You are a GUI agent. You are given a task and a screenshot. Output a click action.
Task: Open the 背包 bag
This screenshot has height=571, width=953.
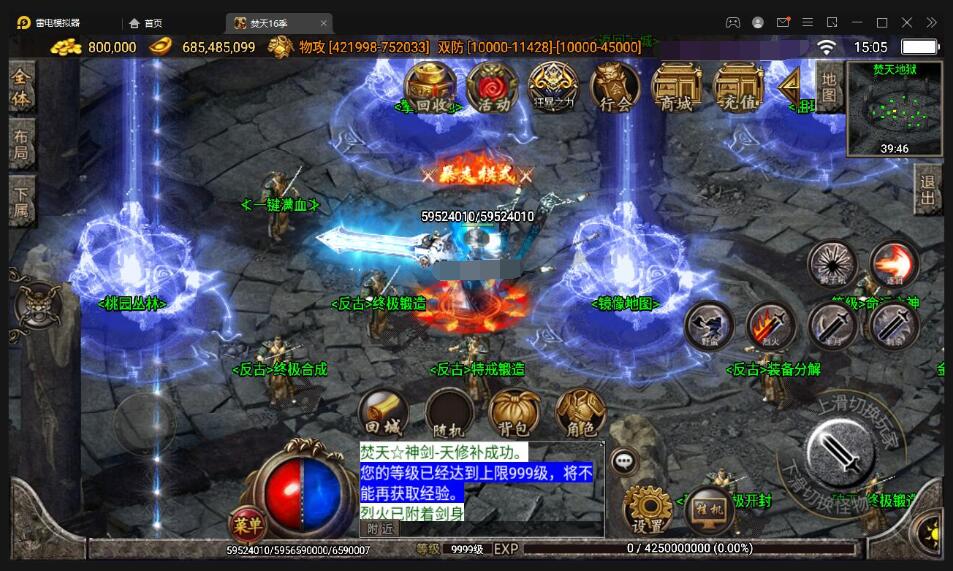click(514, 414)
